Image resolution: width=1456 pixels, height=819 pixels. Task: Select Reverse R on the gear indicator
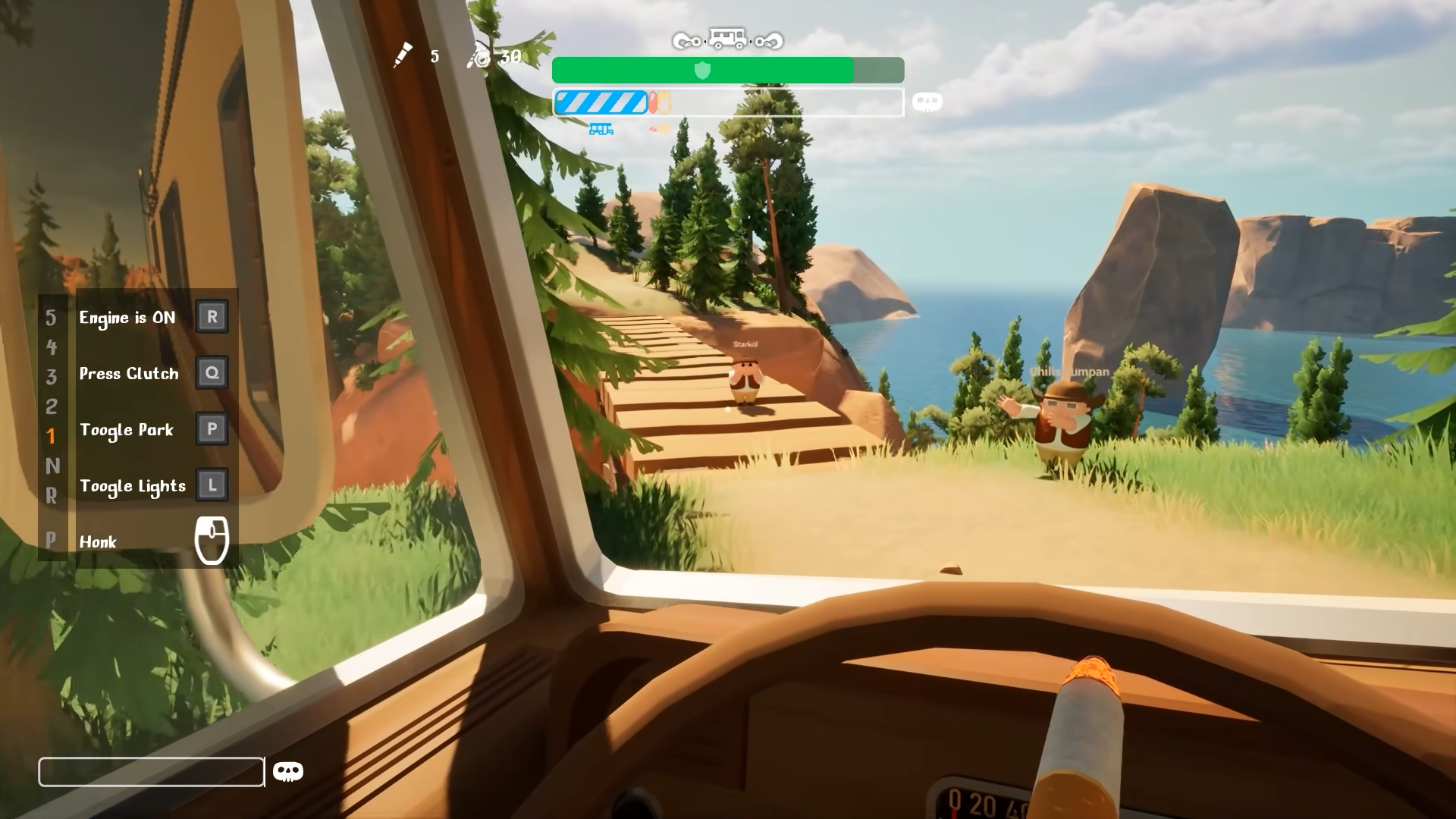51,496
